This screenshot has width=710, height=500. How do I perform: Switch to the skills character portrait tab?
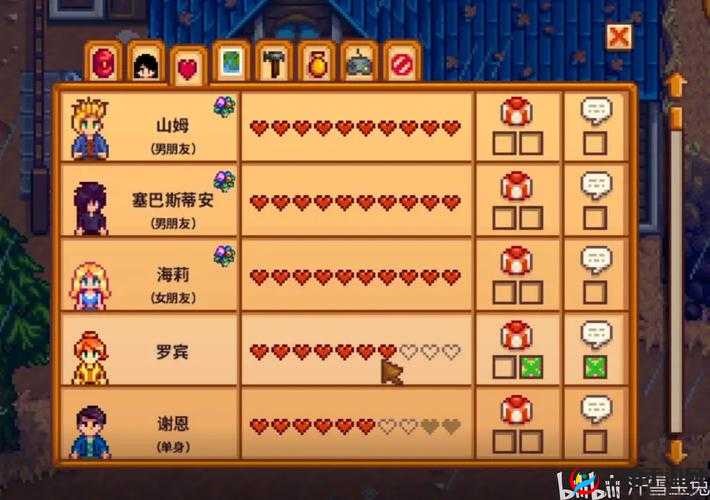click(x=147, y=62)
